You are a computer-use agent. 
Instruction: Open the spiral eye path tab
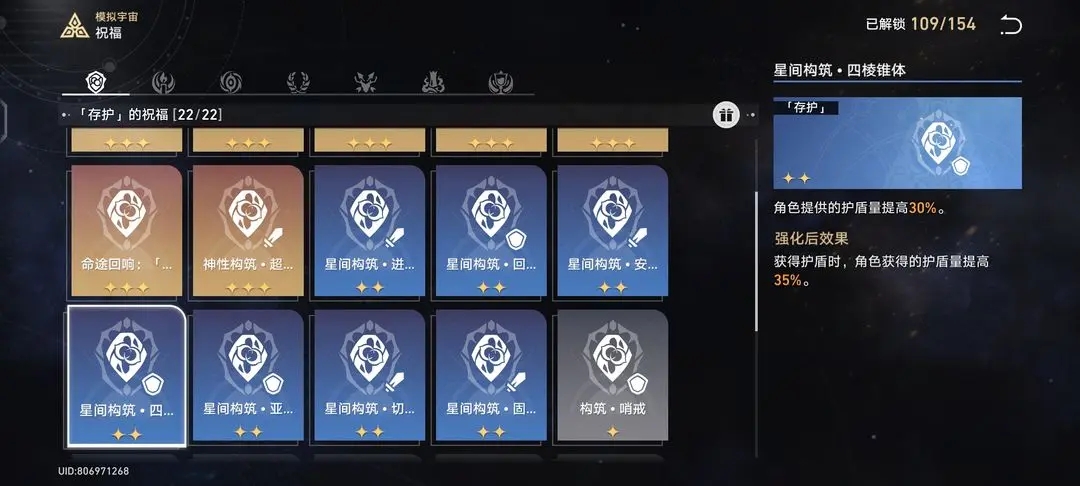click(230, 82)
